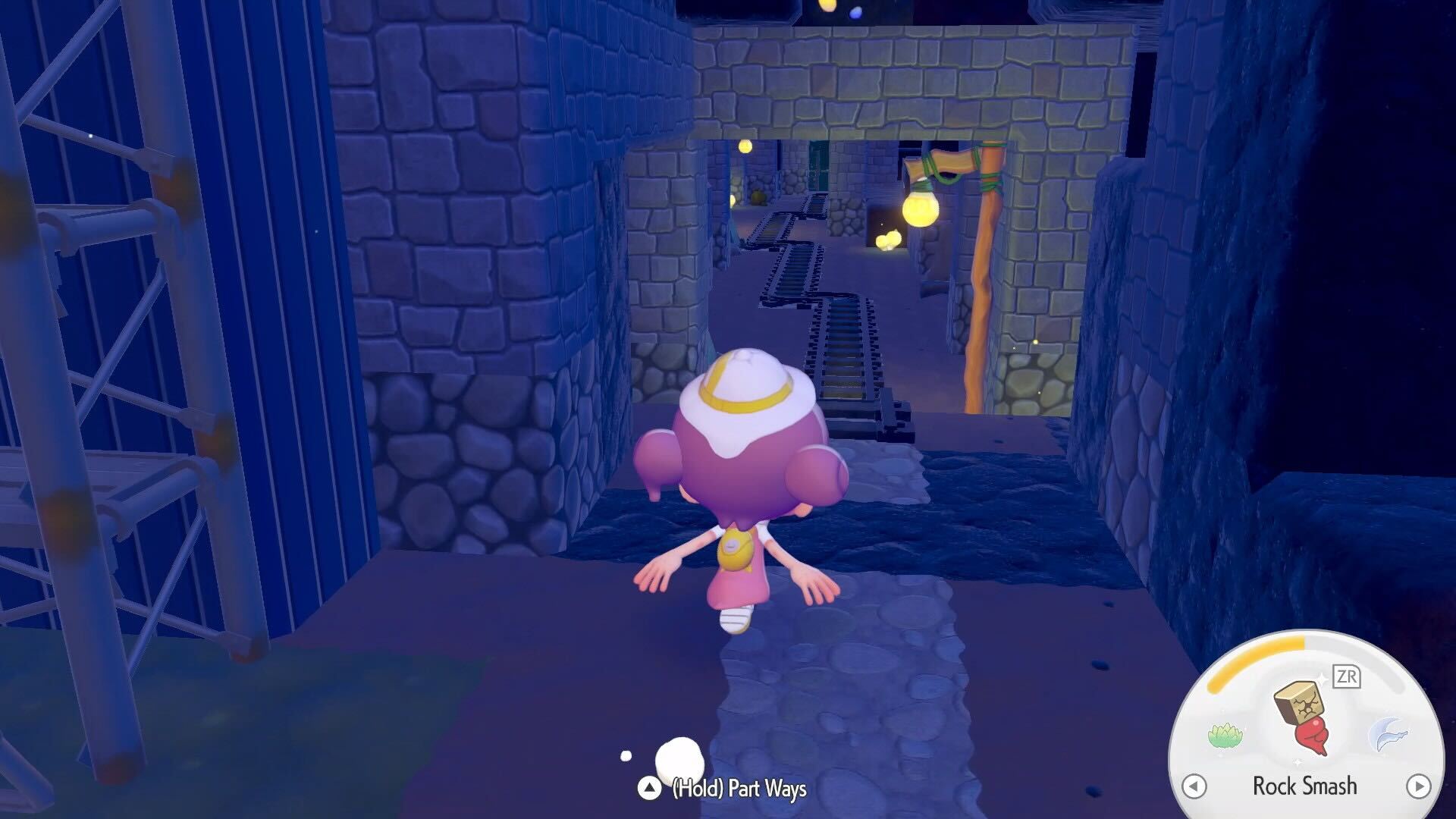
Task: Click the ZR button prompt icon
Action: [x=1347, y=676]
